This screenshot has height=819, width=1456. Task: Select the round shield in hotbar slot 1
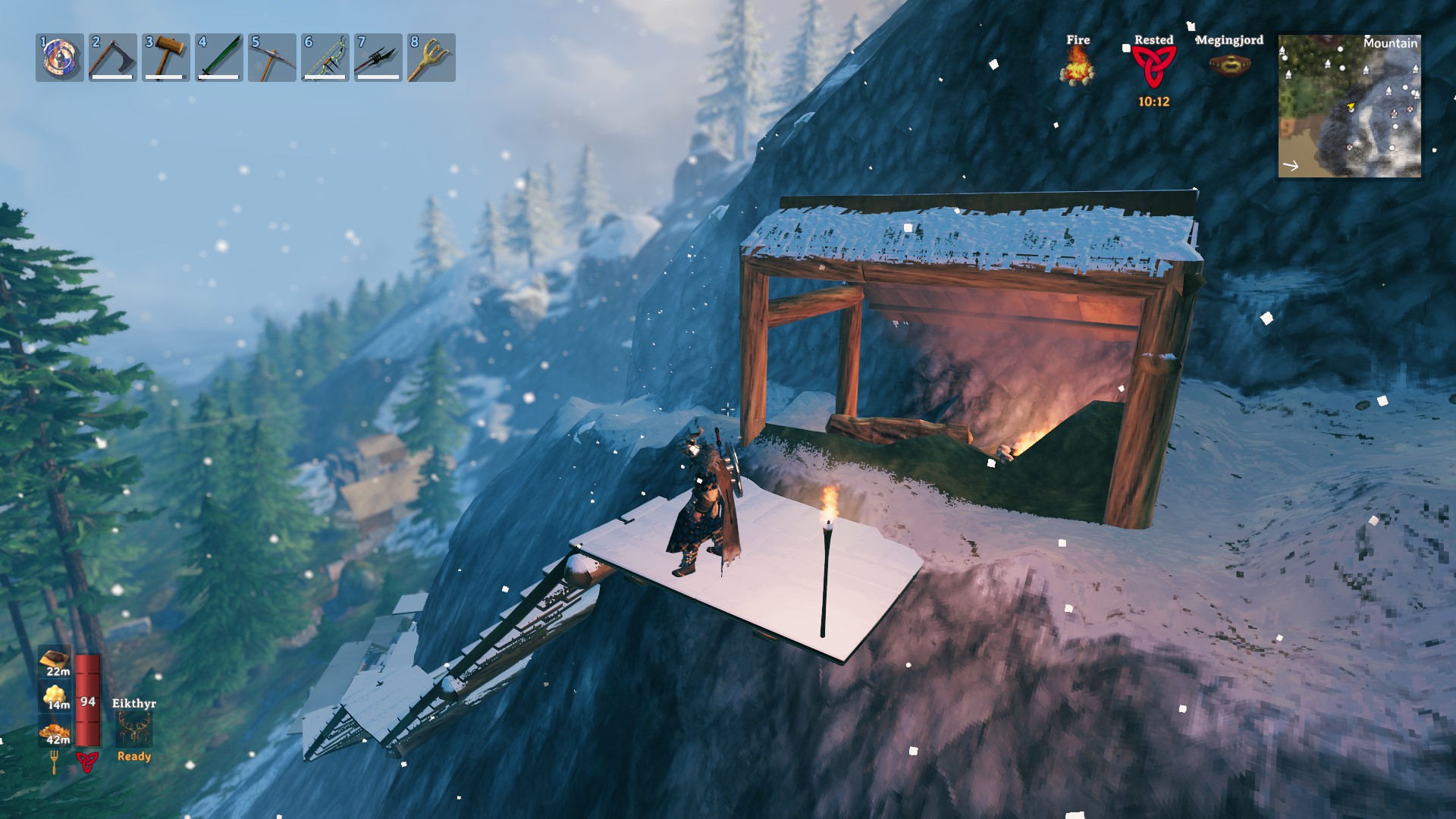click(x=60, y=58)
